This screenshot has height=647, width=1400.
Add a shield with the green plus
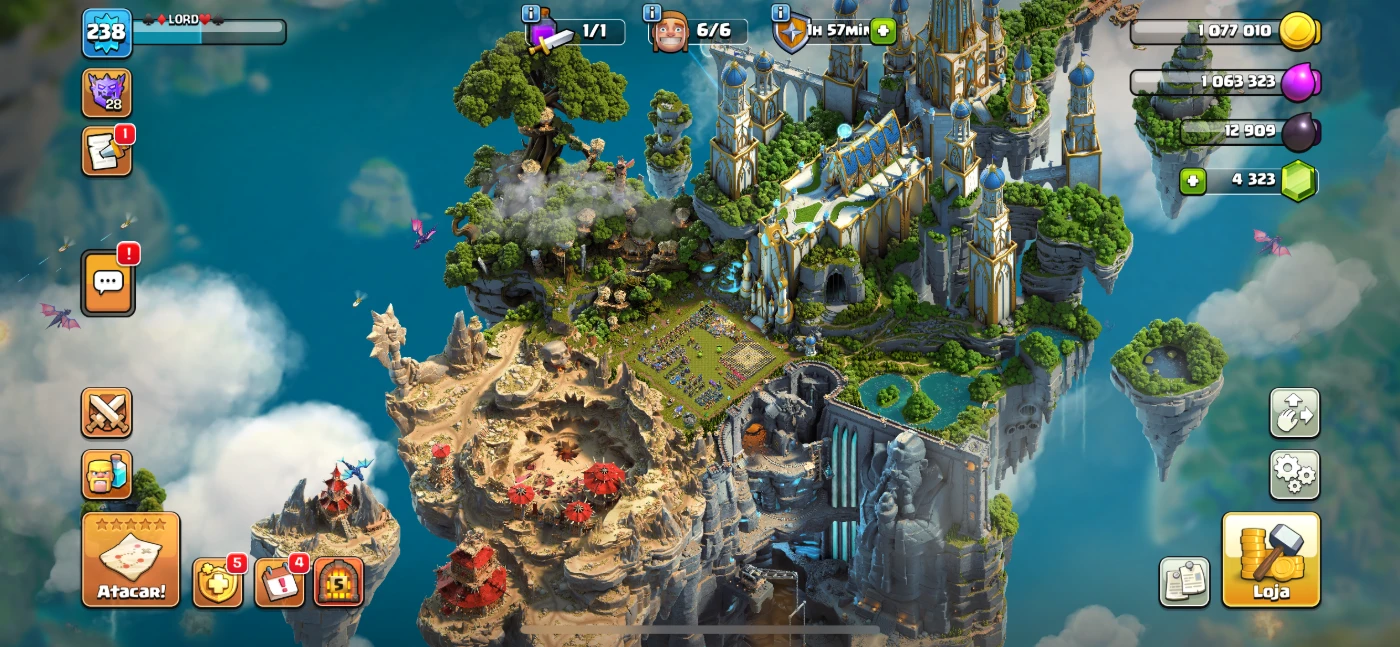pos(882,31)
